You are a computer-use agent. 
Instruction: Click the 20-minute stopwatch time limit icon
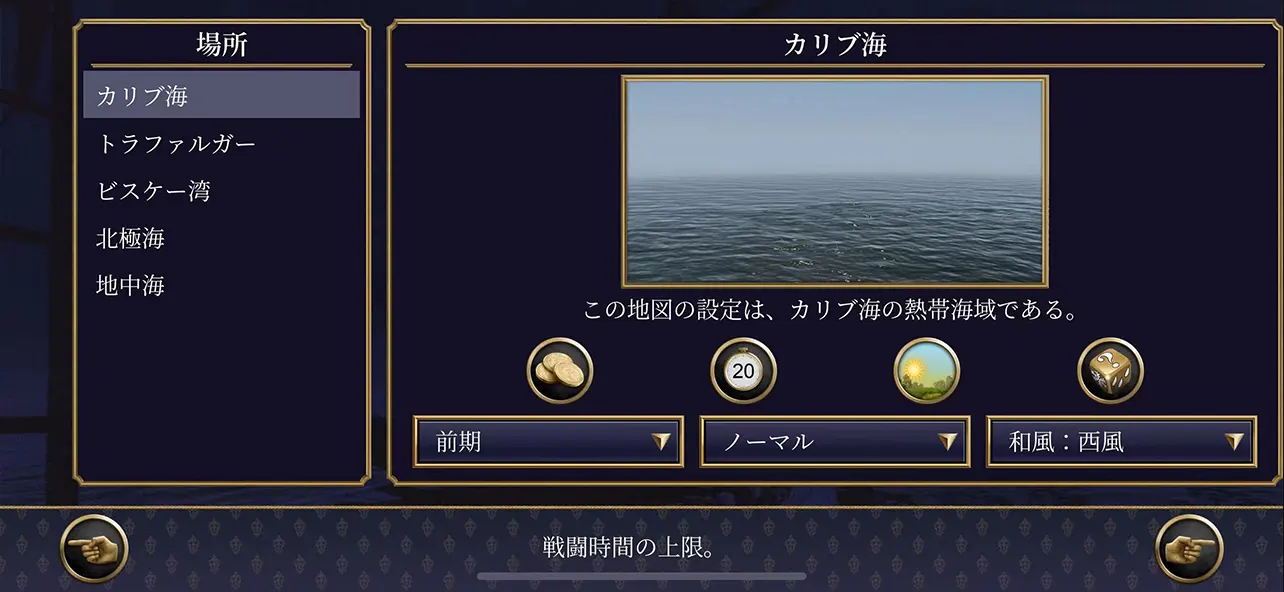(x=743, y=371)
